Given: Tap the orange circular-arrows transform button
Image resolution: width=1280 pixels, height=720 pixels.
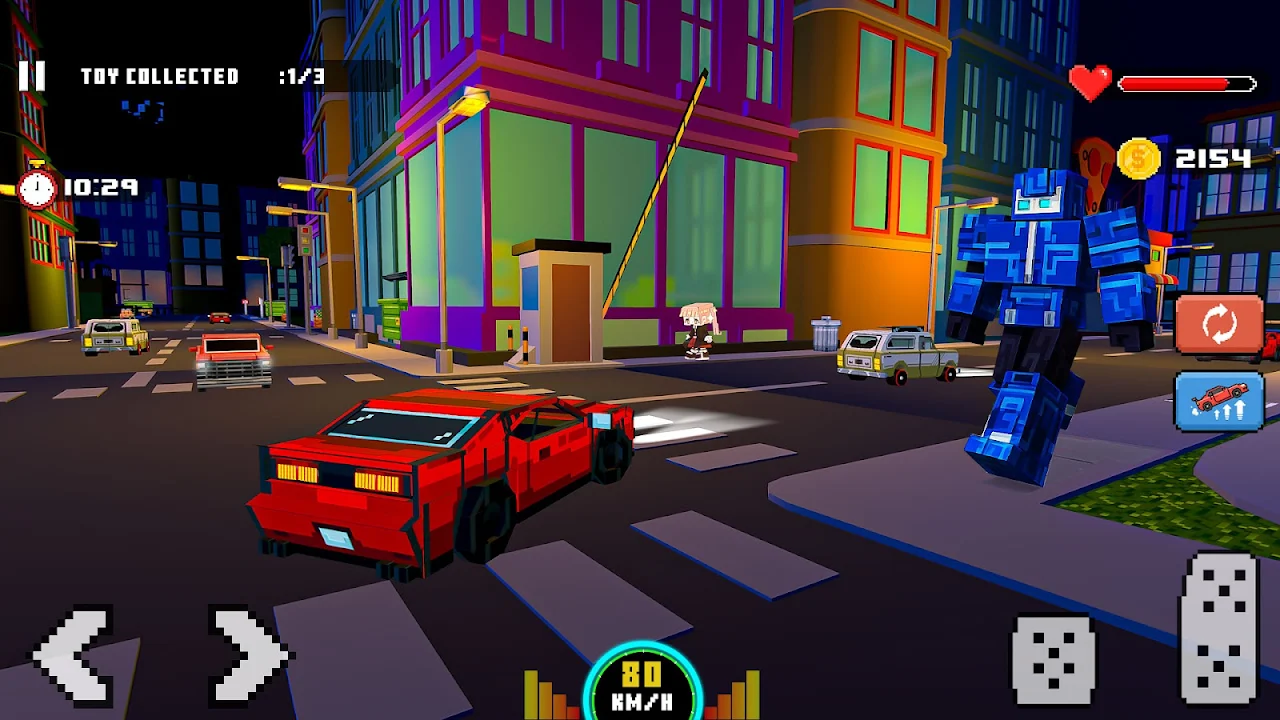Looking at the screenshot, I should tap(1219, 325).
